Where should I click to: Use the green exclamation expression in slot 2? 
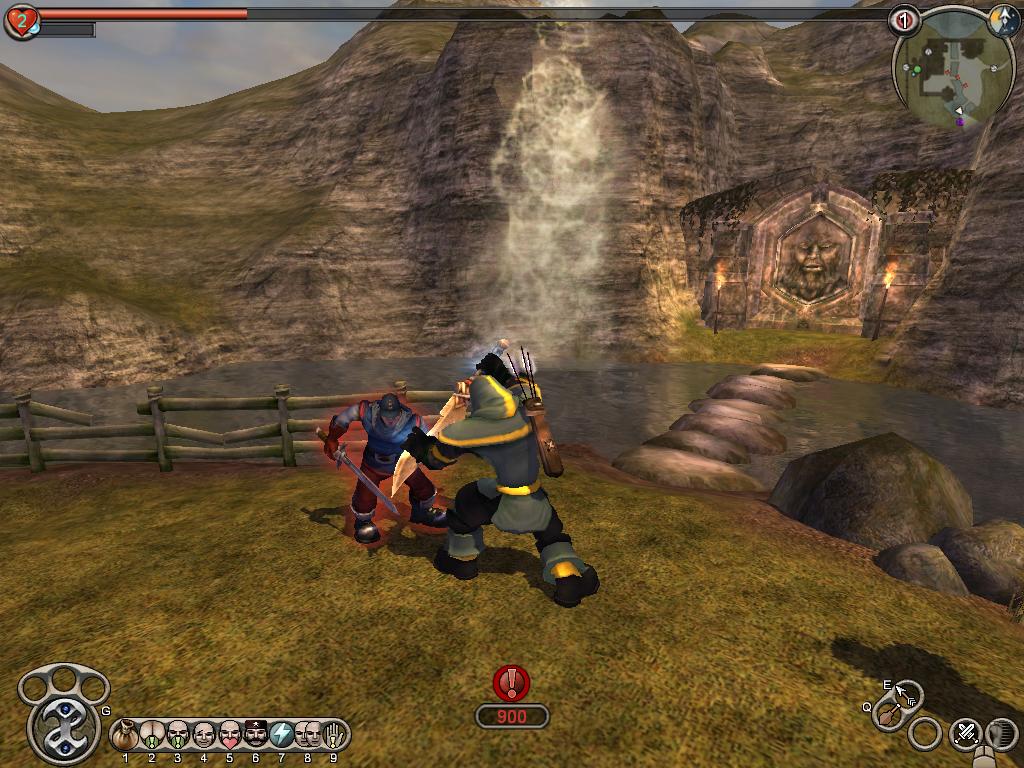(x=151, y=735)
